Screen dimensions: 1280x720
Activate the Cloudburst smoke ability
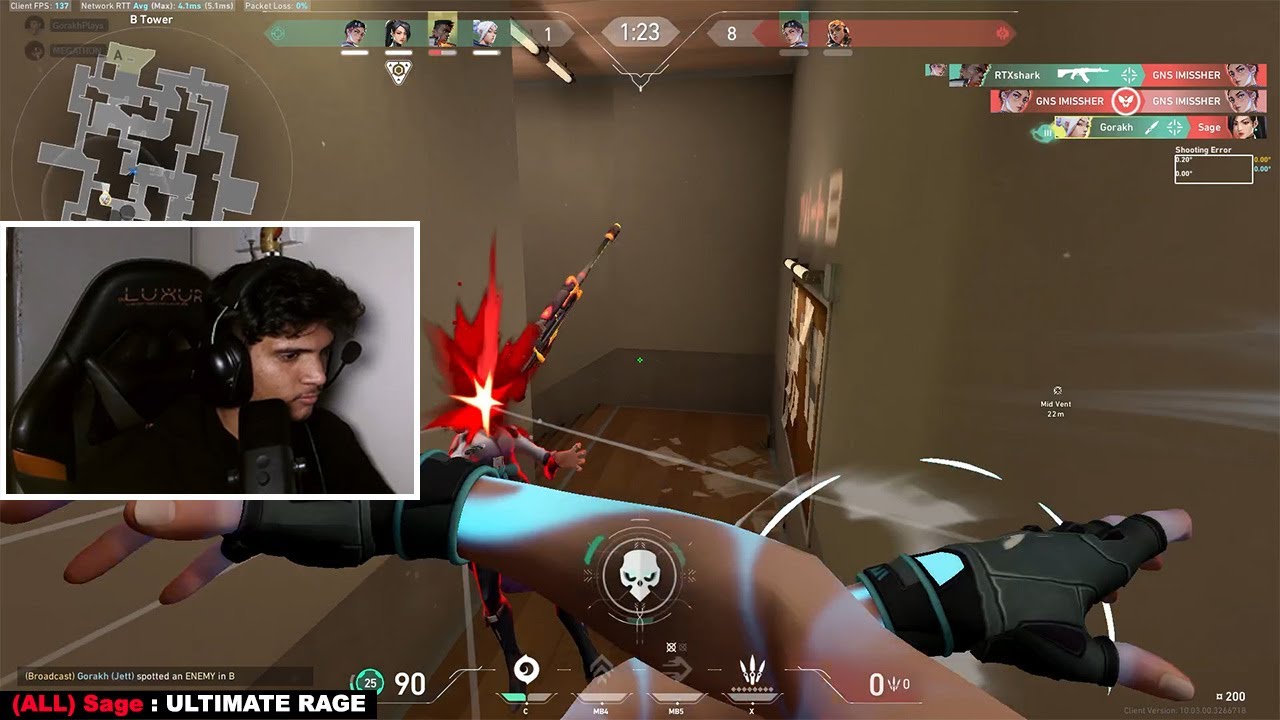(526, 670)
